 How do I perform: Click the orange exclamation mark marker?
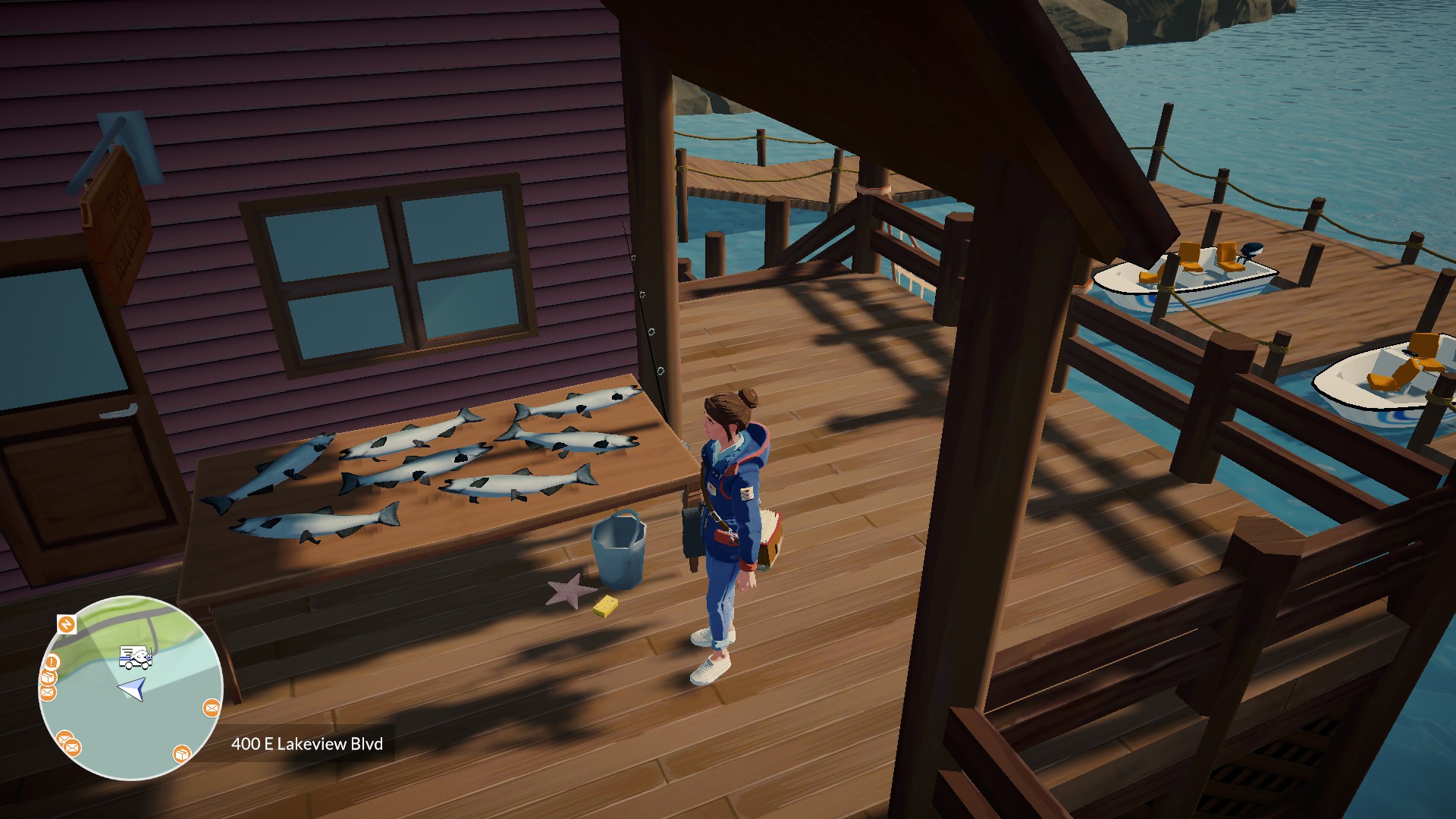tap(53, 662)
